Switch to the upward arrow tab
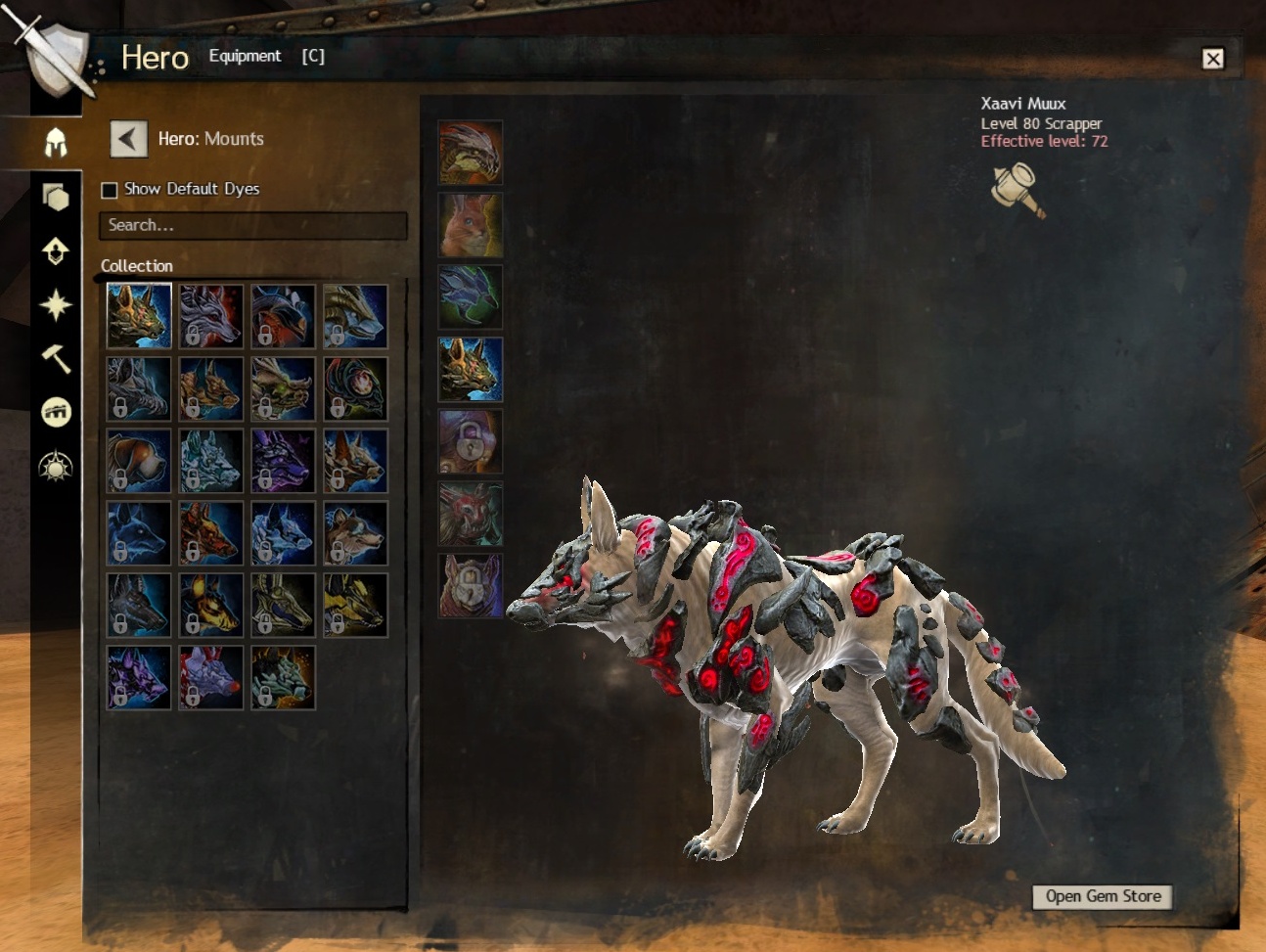Image resolution: width=1266 pixels, height=952 pixels. click(56, 251)
